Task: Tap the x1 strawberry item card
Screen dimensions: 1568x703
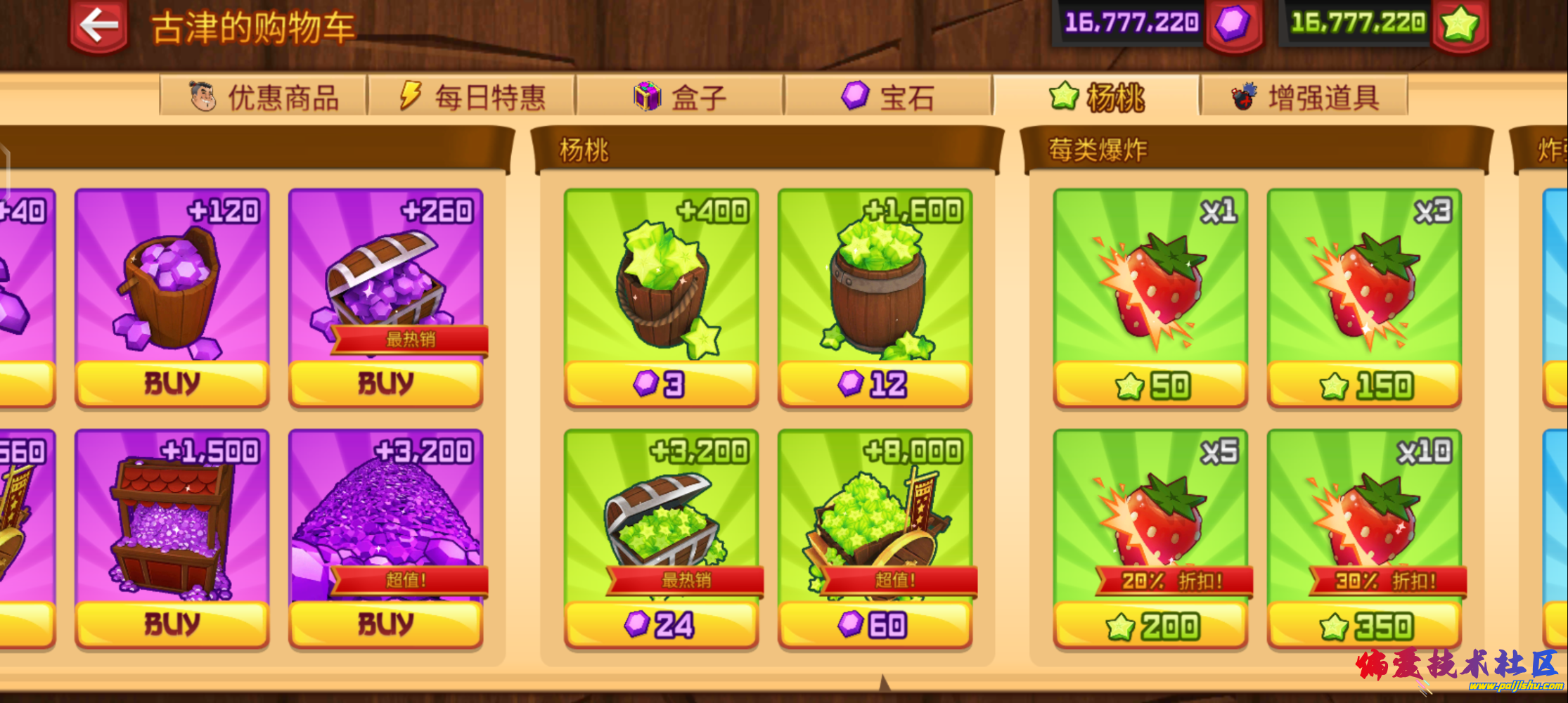Action: 1151,281
